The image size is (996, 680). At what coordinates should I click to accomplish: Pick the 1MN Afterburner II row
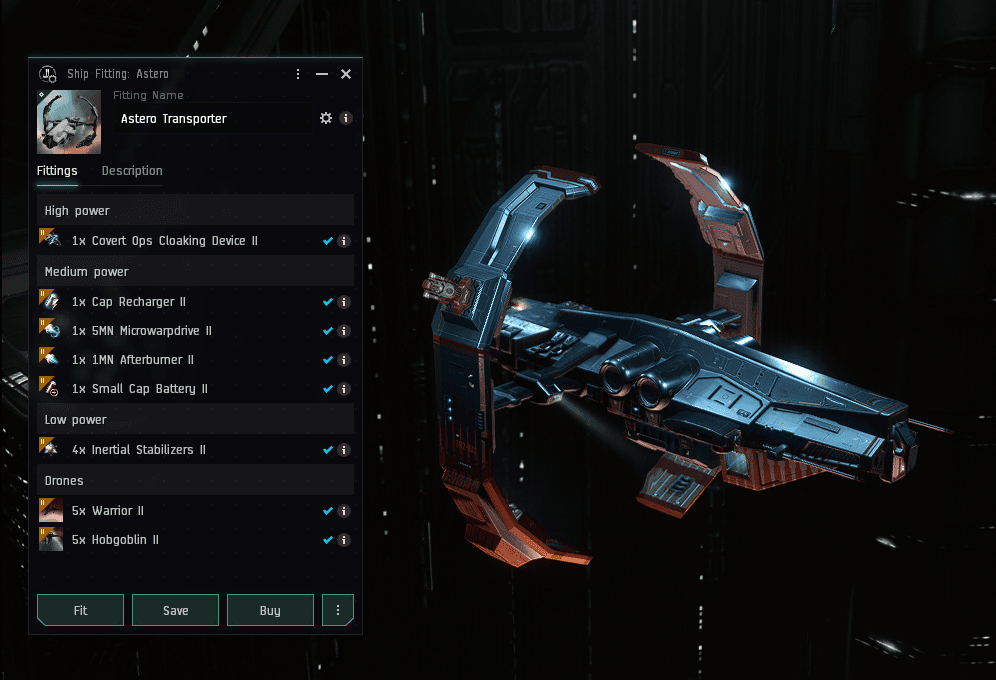[x=133, y=360]
